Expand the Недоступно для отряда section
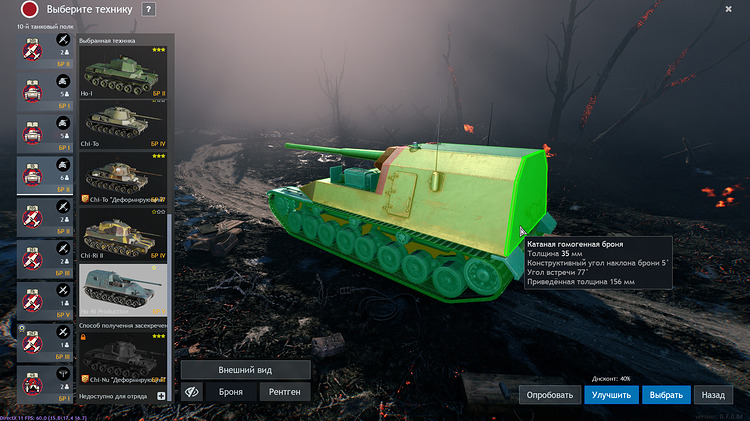Image resolution: width=750 pixels, height=421 pixels. click(x=161, y=397)
